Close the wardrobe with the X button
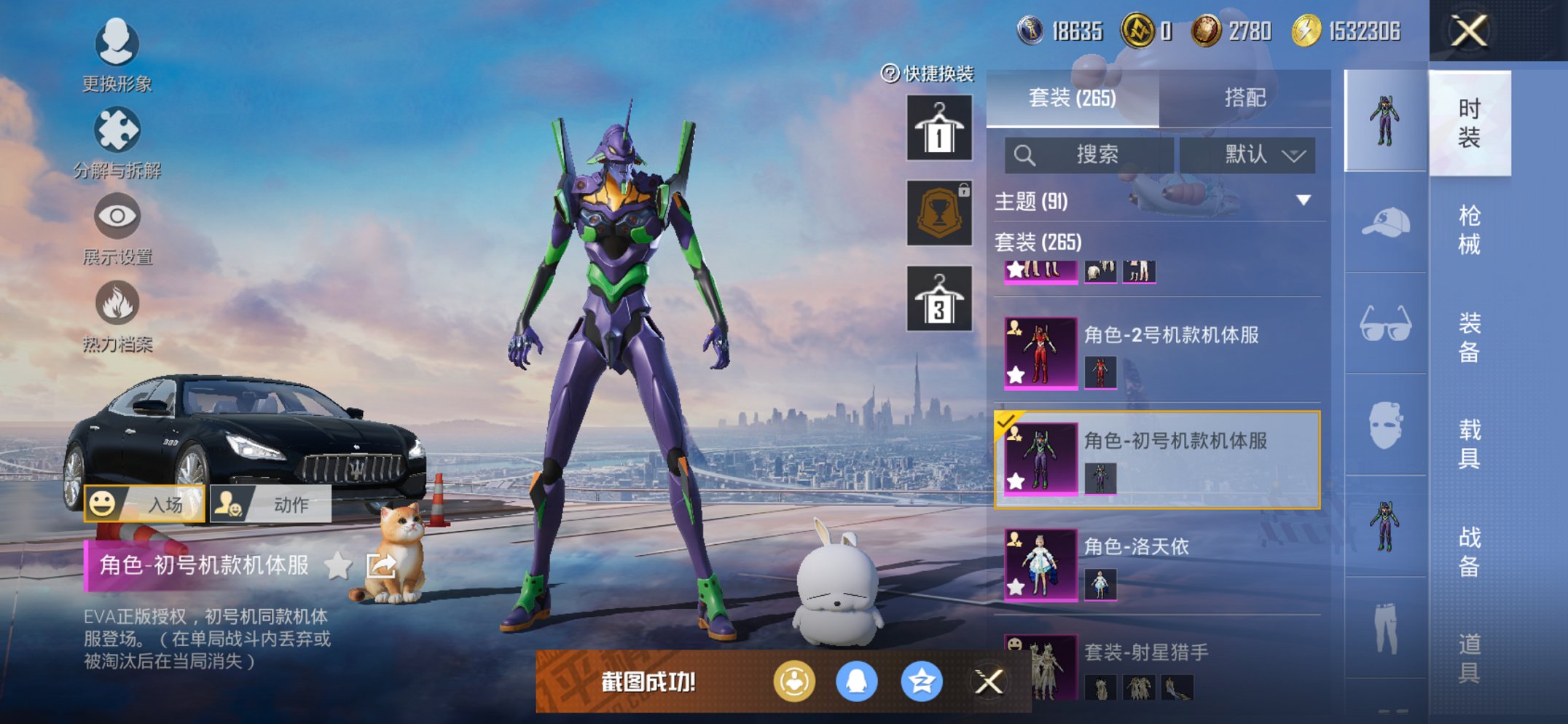The width and height of the screenshot is (1568, 724). pyautogui.click(x=1469, y=31)
